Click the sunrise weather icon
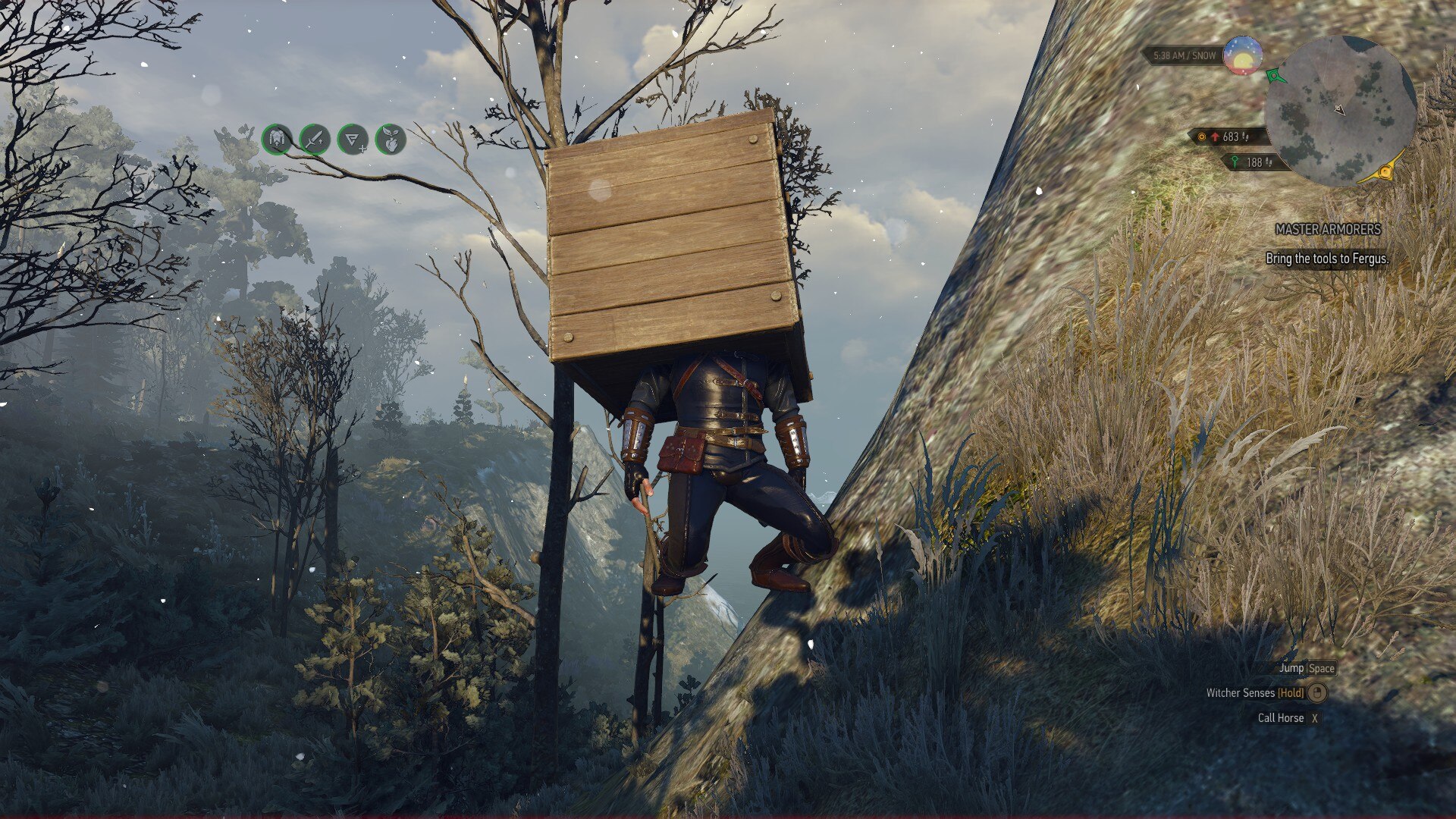 tap(1243, 56)
